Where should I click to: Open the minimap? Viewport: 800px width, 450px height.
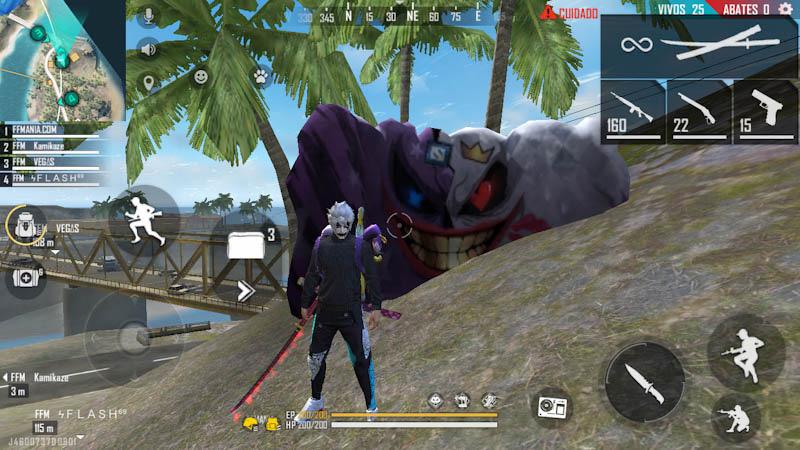pyautogui.click(x=60, y=60)
